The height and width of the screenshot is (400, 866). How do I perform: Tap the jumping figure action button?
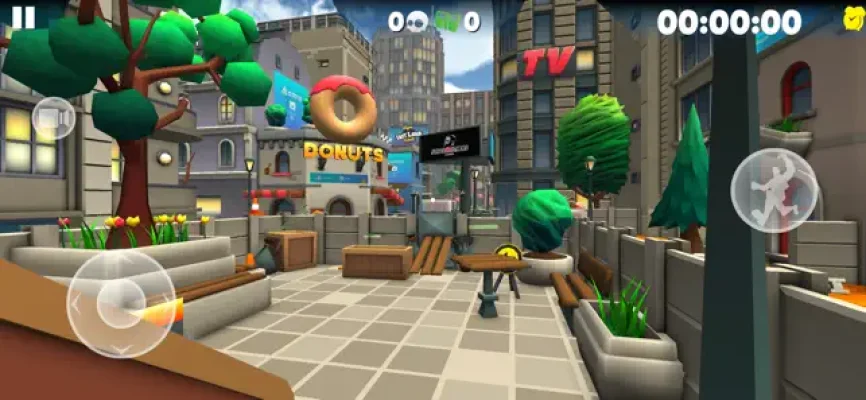click(774, 190)
